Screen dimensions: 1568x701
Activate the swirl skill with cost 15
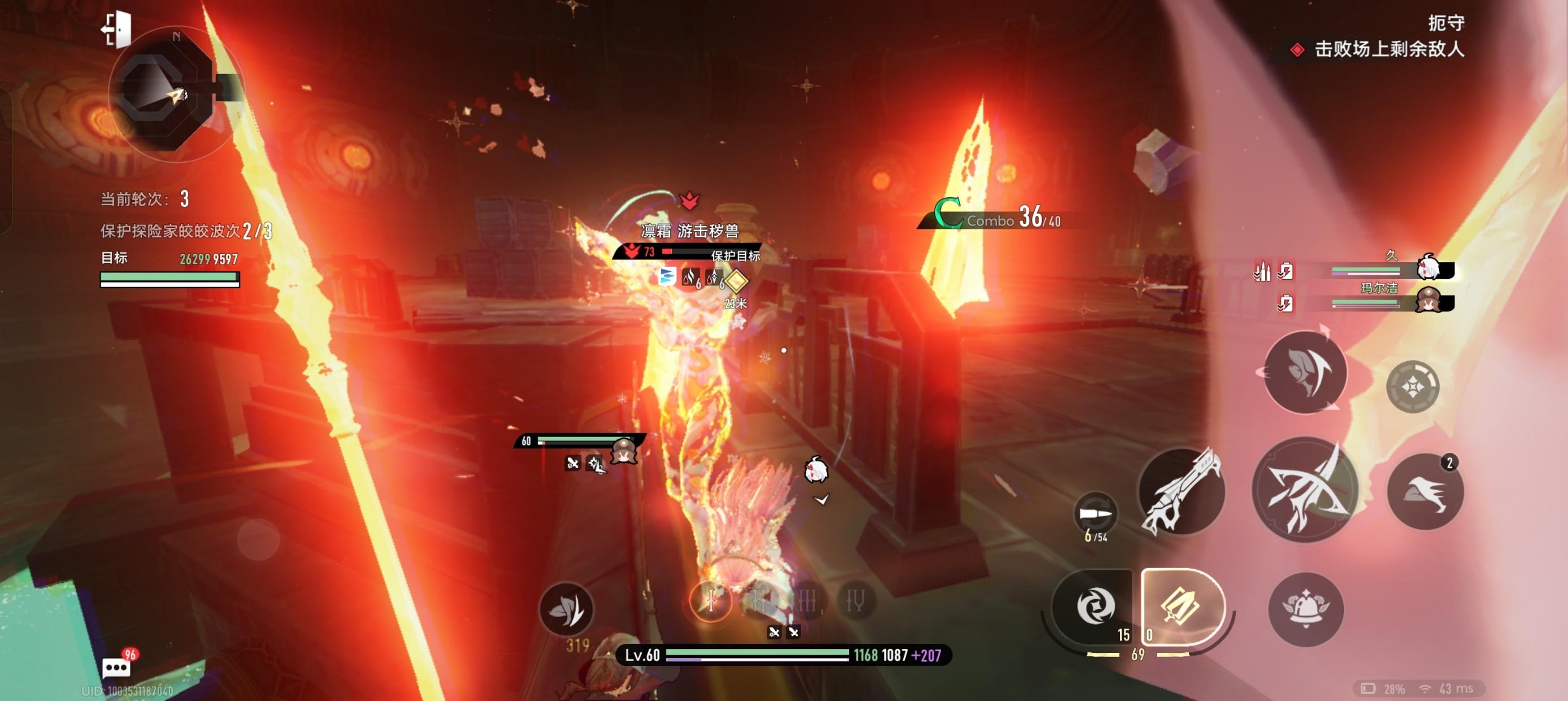1095,606
